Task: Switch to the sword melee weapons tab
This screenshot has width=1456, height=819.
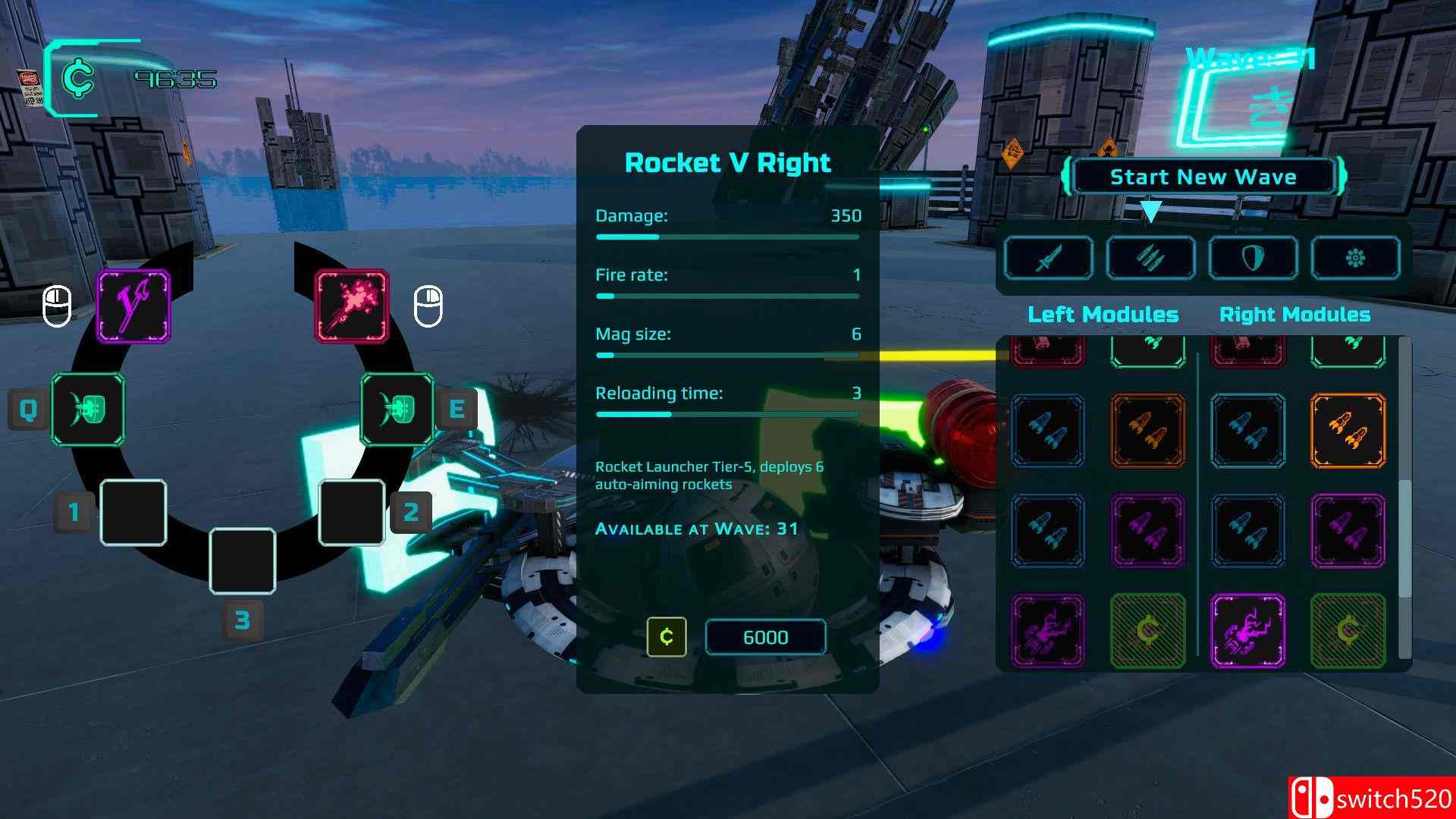Action: click(x=1049, y=258)
